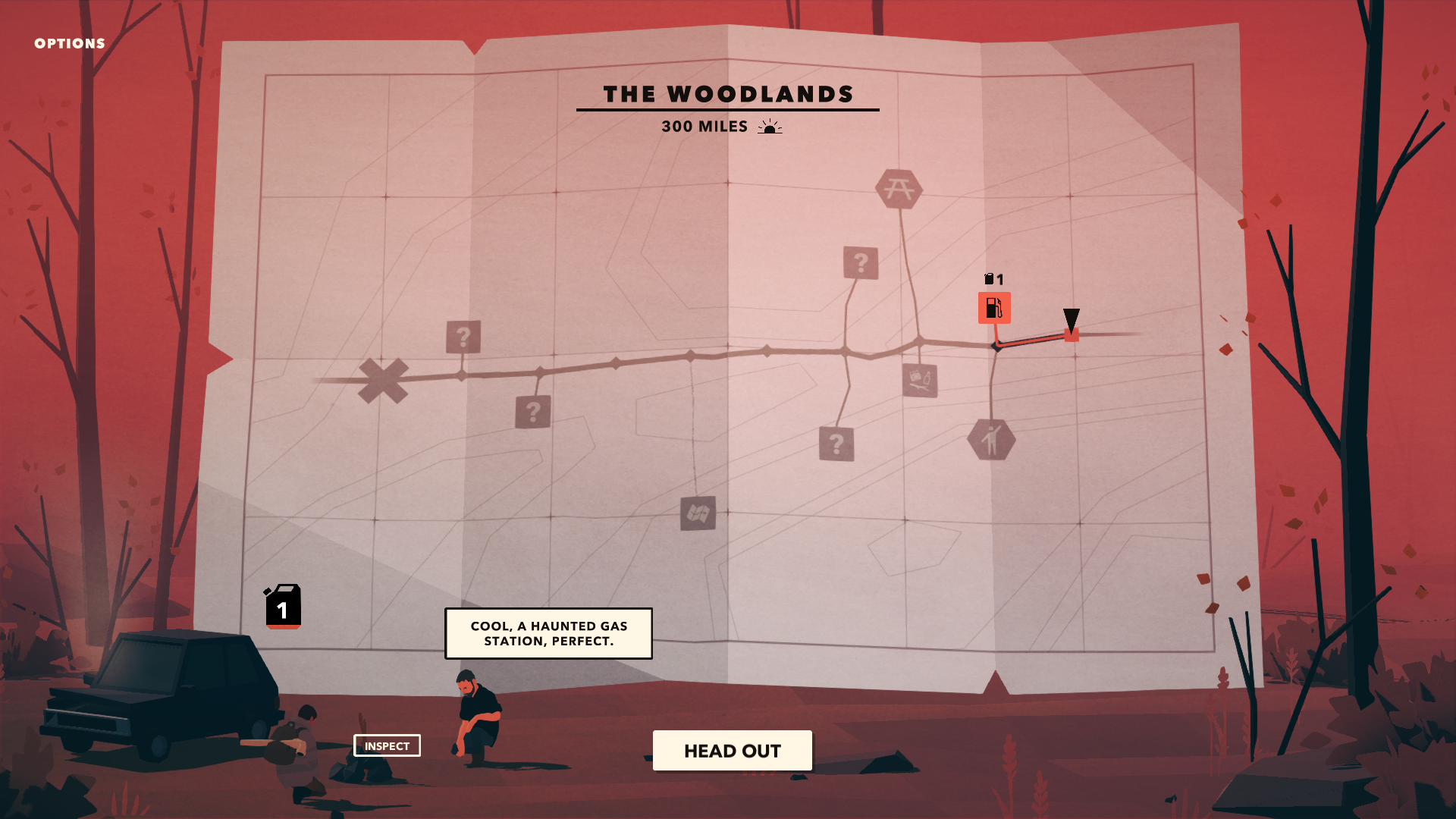This screenshot has height=819, width=1456.
Task: Open the Options menu
Action: pos(70,44)
